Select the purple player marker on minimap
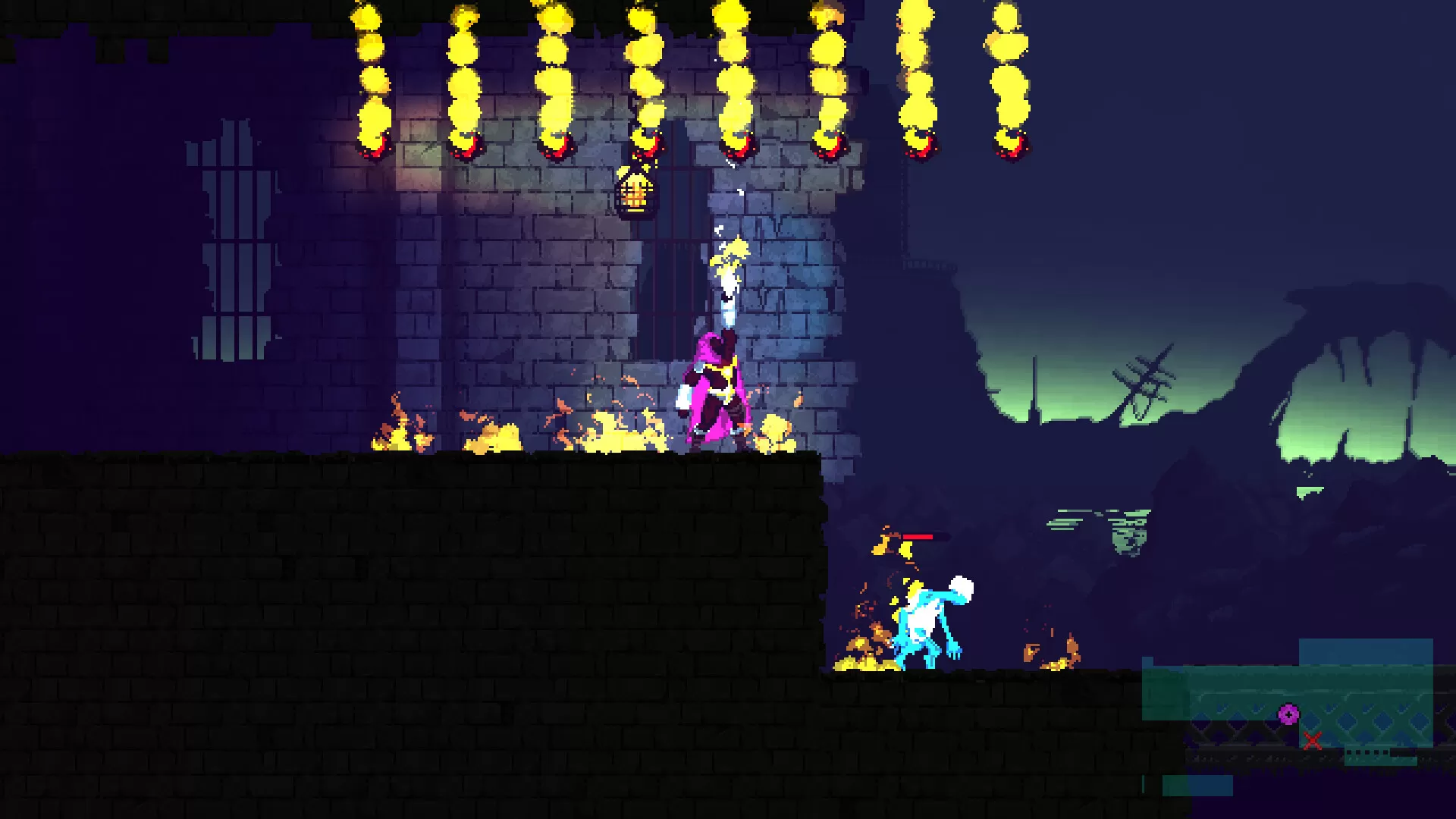This screenshot has width=1456, height=819. click(1288, 714)
